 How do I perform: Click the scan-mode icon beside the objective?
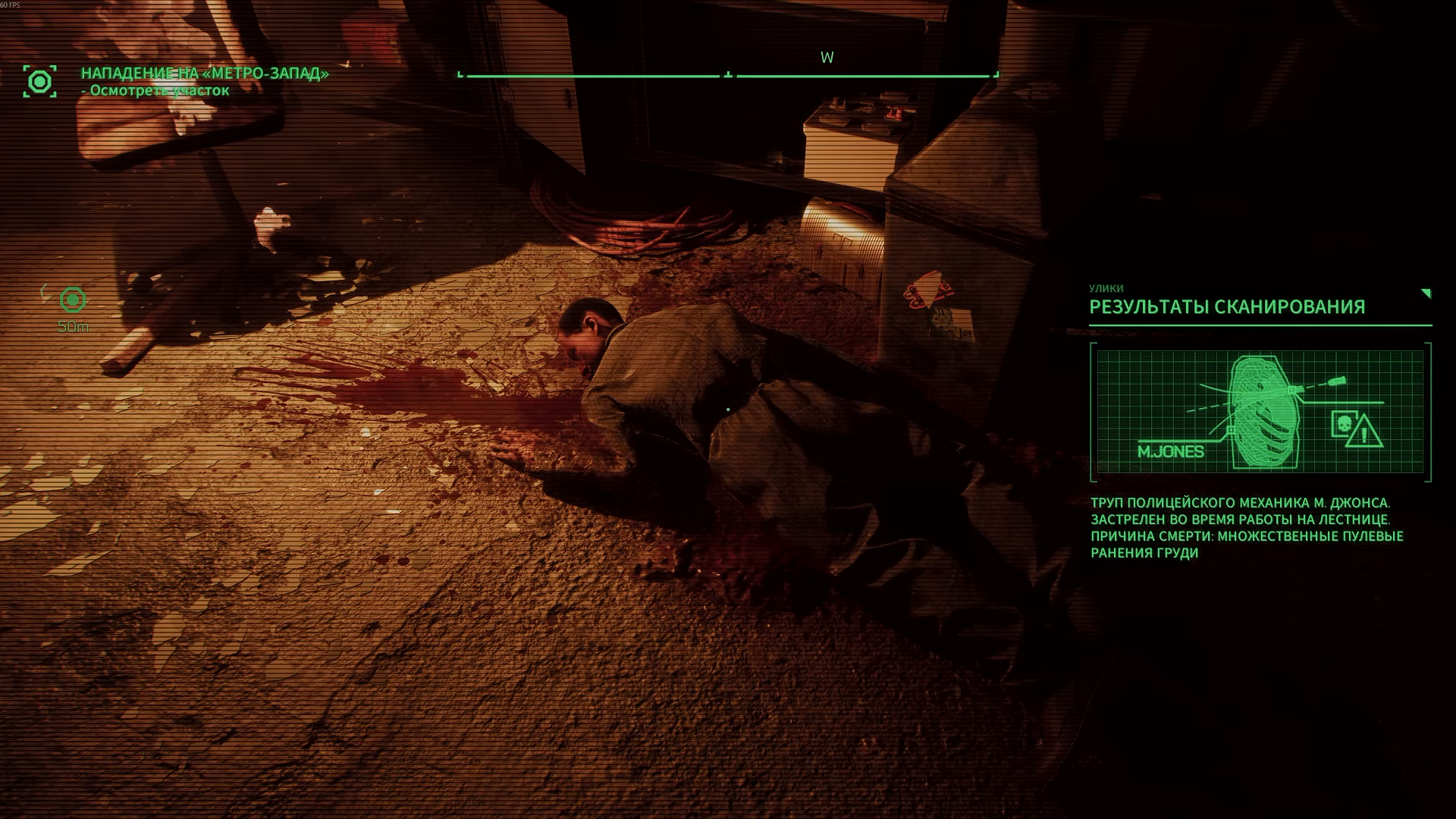[x=39, y=81]
